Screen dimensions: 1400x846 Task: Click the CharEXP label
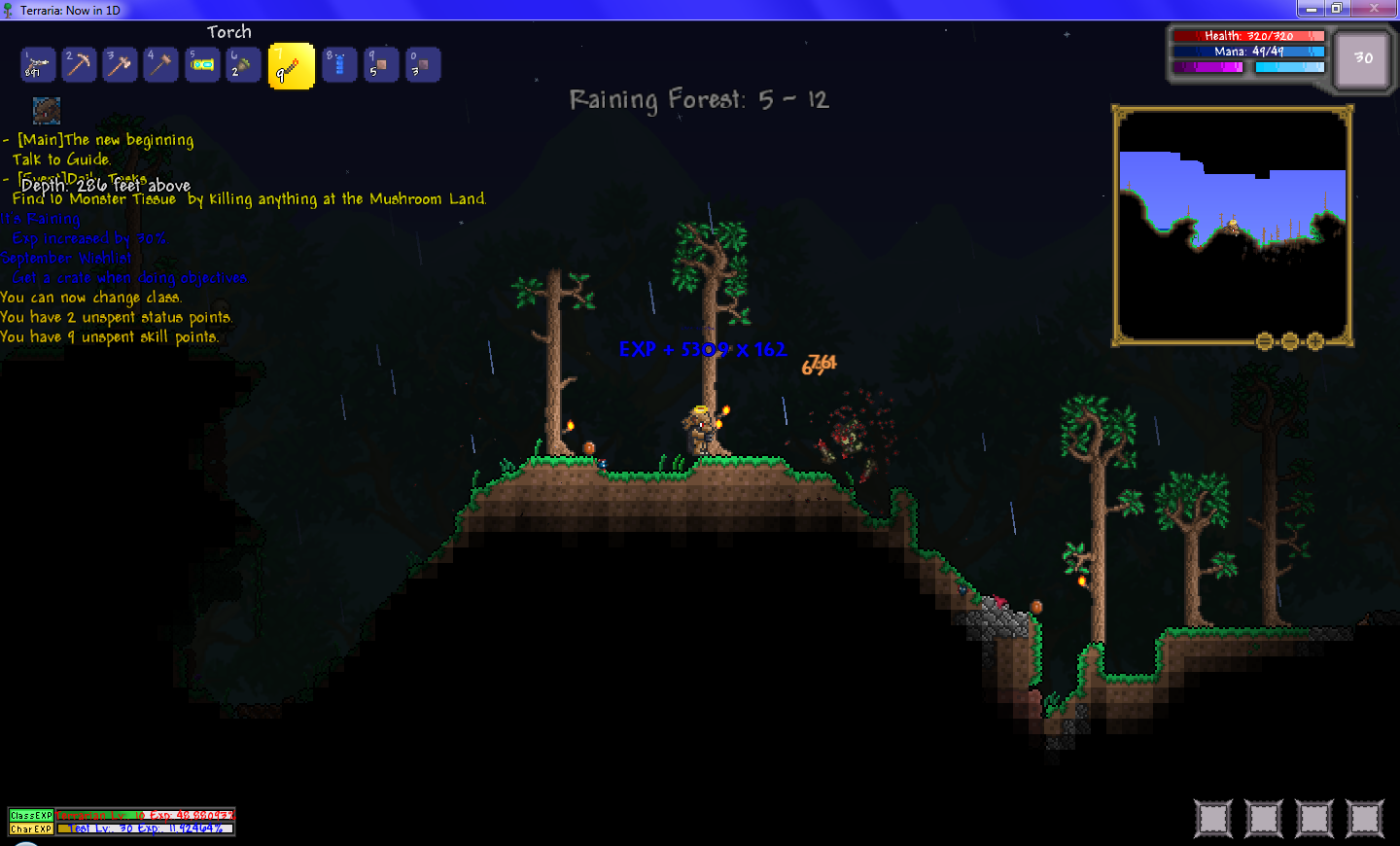point(31,828)
